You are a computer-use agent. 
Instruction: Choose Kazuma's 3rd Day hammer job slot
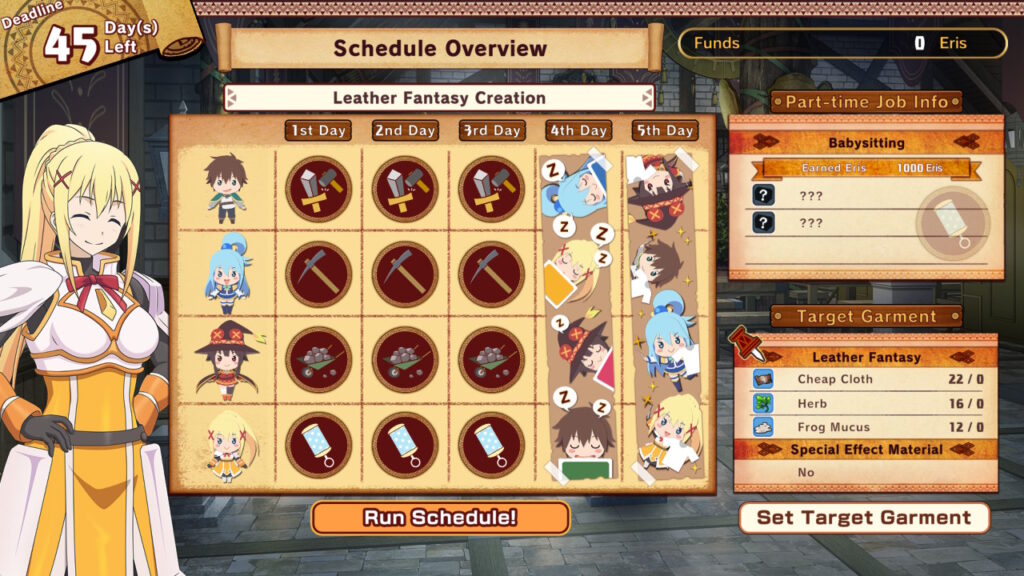coord(491,188)
